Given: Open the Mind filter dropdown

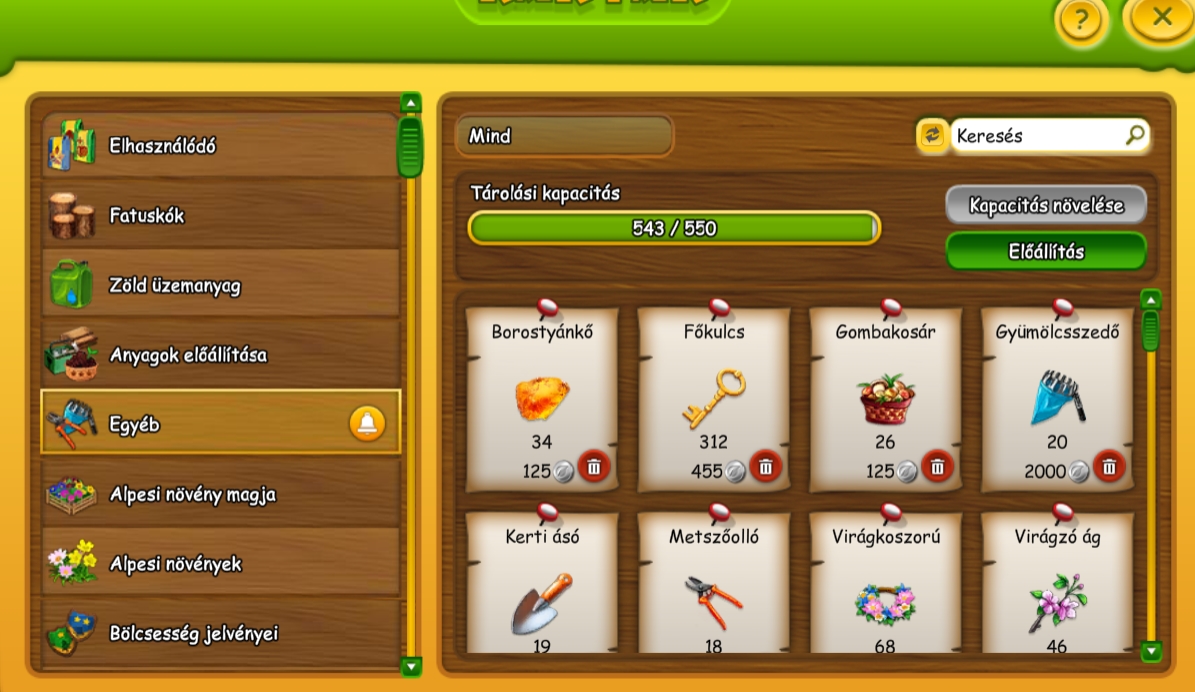Looking at the screenshot, I should point(564,136).
